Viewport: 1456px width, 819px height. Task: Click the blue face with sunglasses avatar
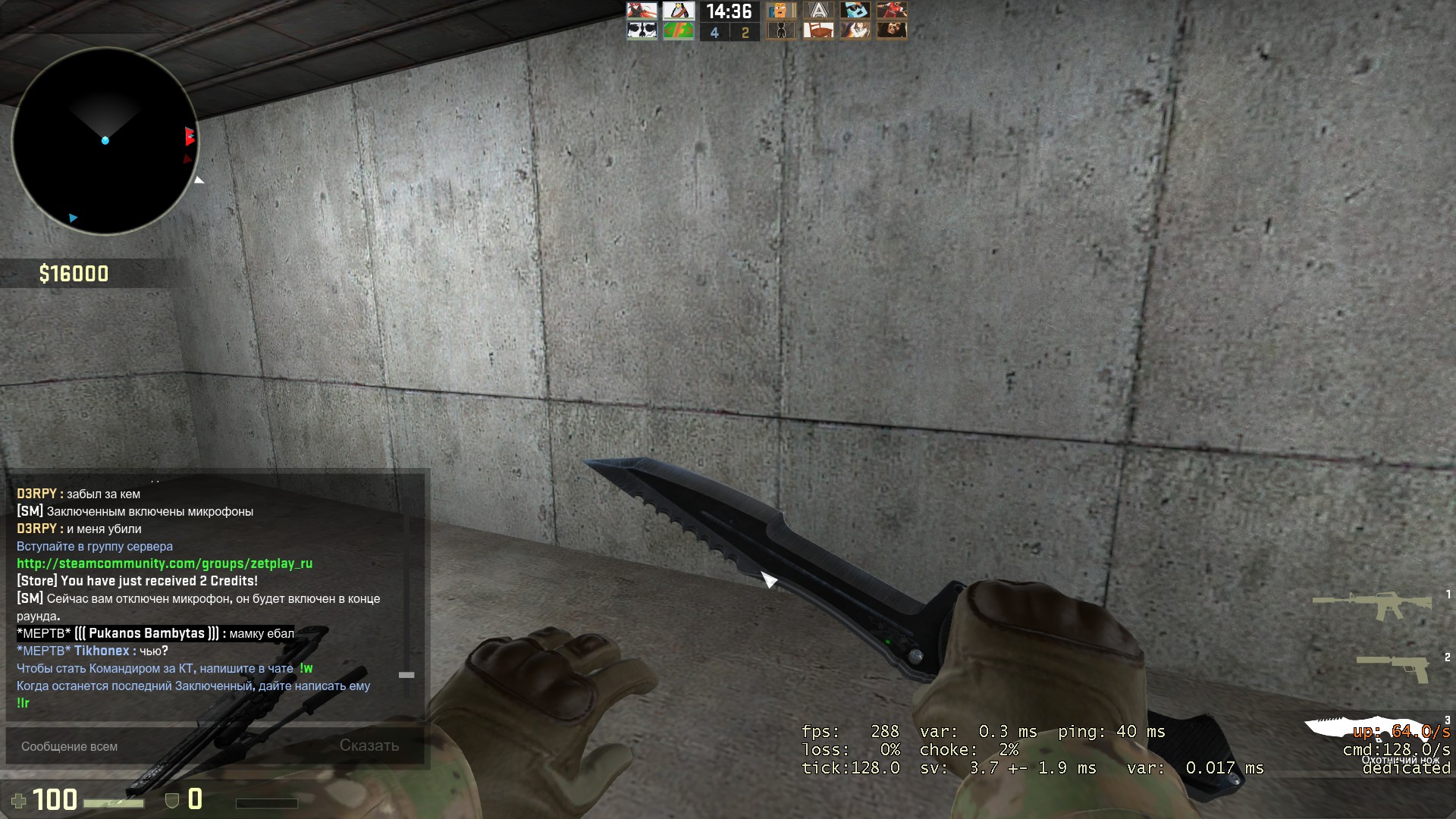(x=855, y=11)
